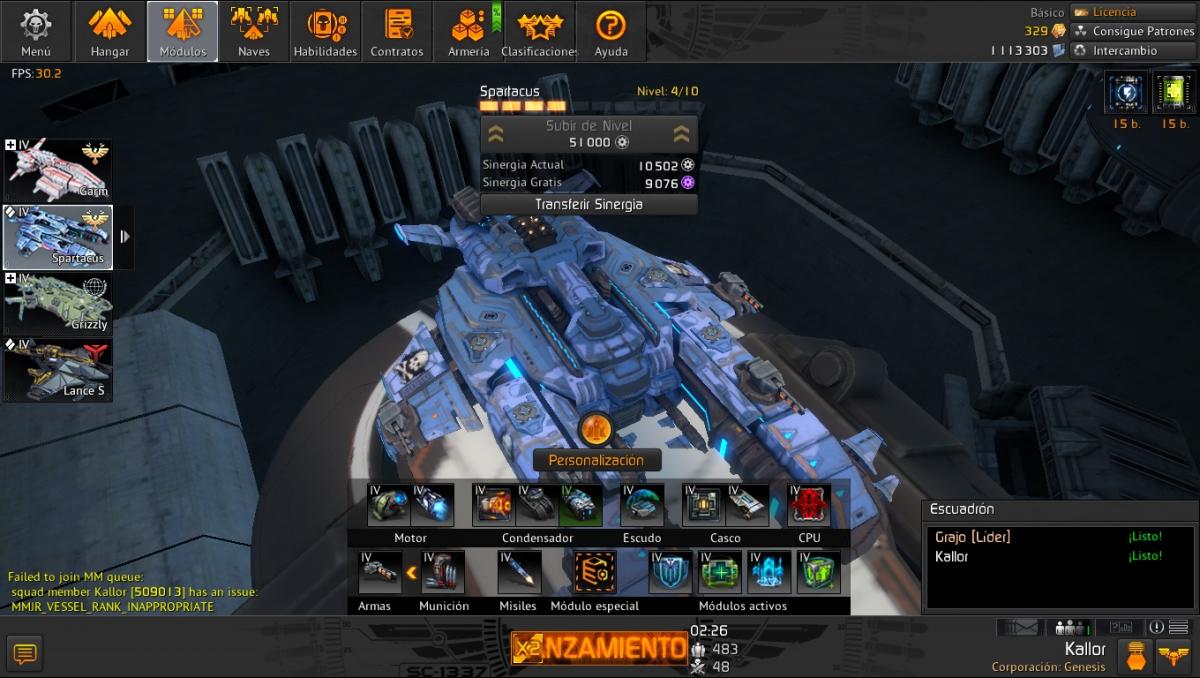Screen dimensions: 1200x678
Task: Select the Garm ship thumbnail
Action: [58, 169]
